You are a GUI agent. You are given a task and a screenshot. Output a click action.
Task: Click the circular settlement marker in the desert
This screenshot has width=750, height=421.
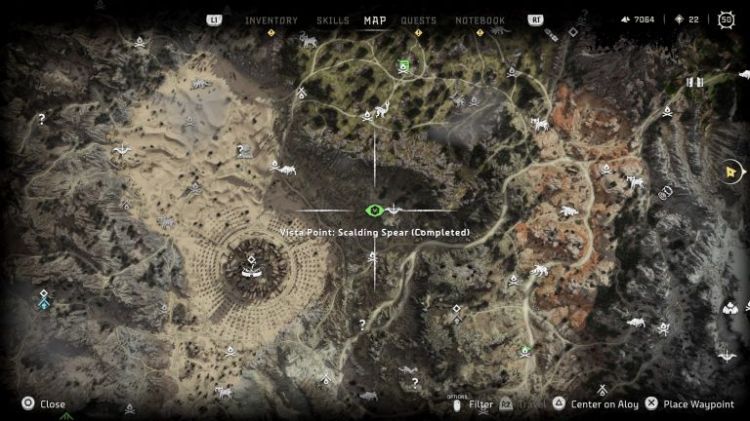(249, 263)
